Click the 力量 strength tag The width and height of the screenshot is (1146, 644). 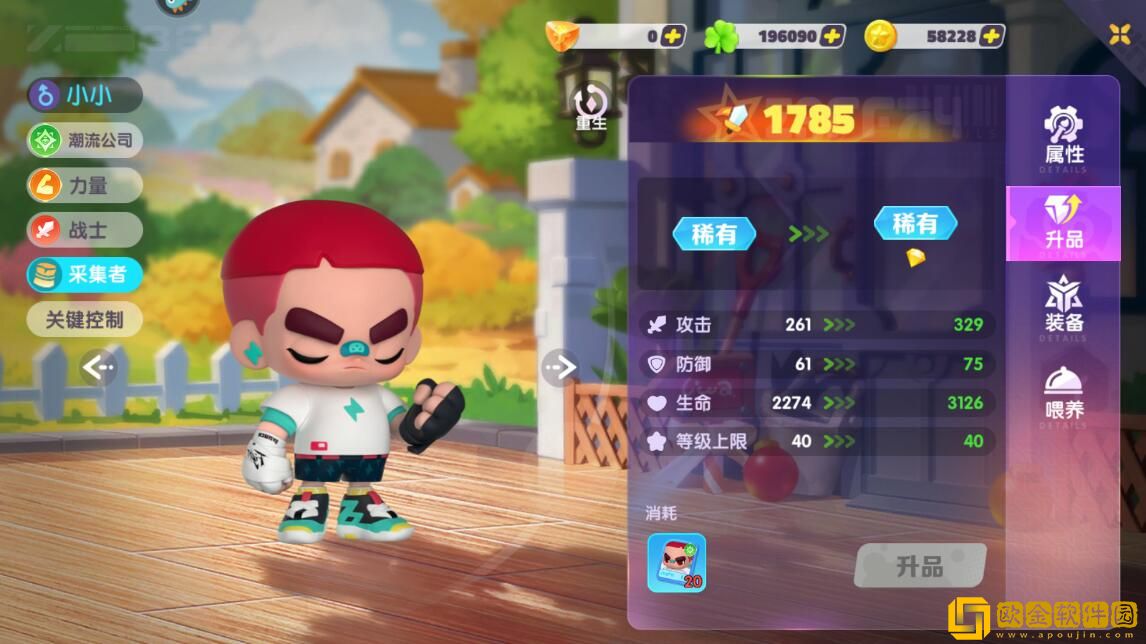[x=85, y=185]
